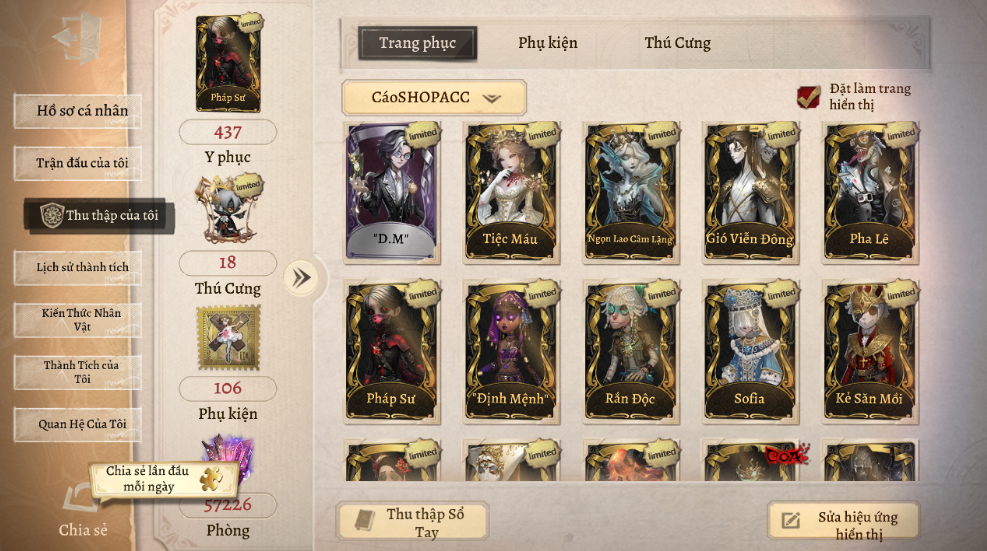Click the Thu thập Sổ Tay button
The width and height of the screenshot is (987, 551).
point(413,523)
